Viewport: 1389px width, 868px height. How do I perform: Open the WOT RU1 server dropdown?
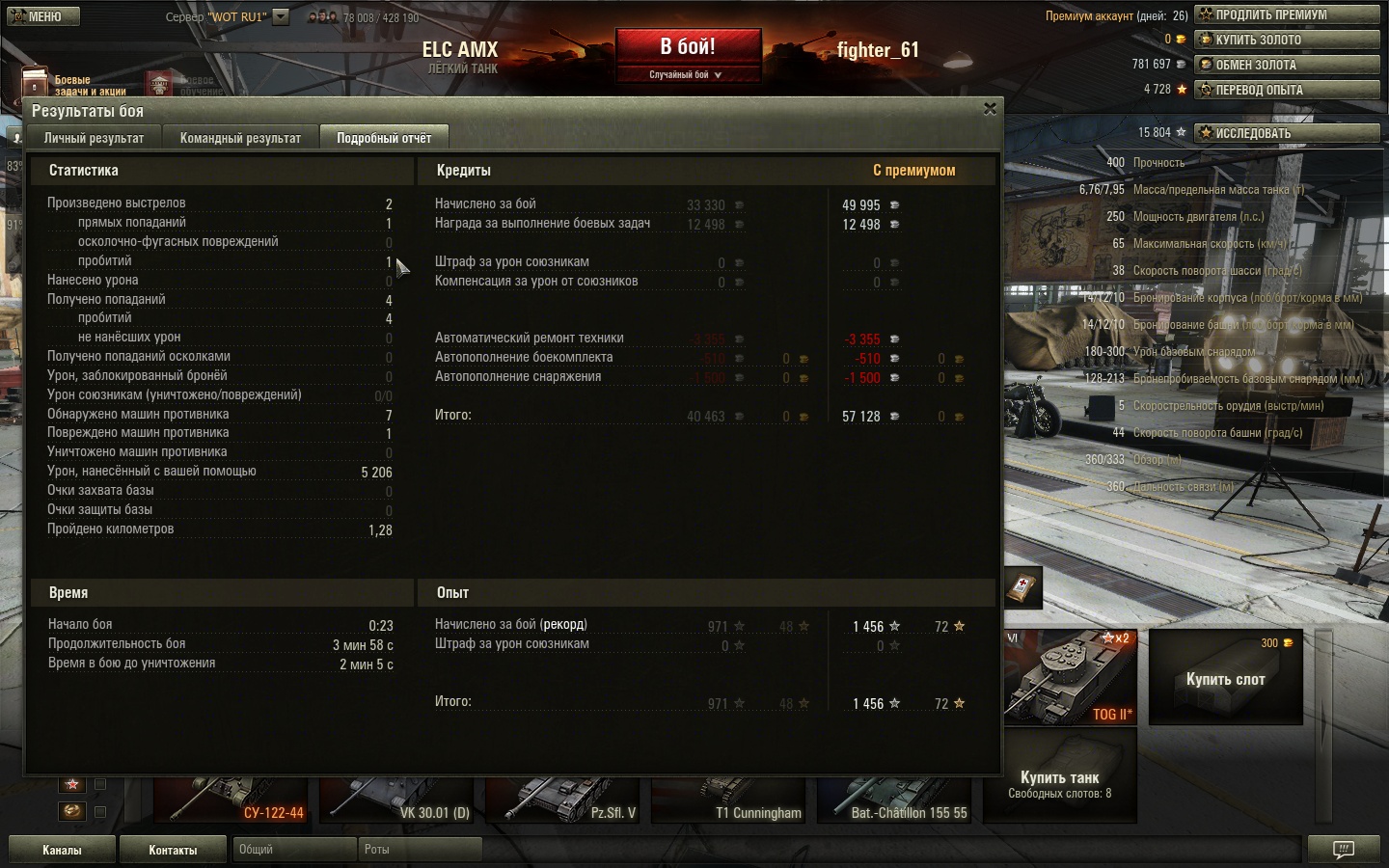281,16
